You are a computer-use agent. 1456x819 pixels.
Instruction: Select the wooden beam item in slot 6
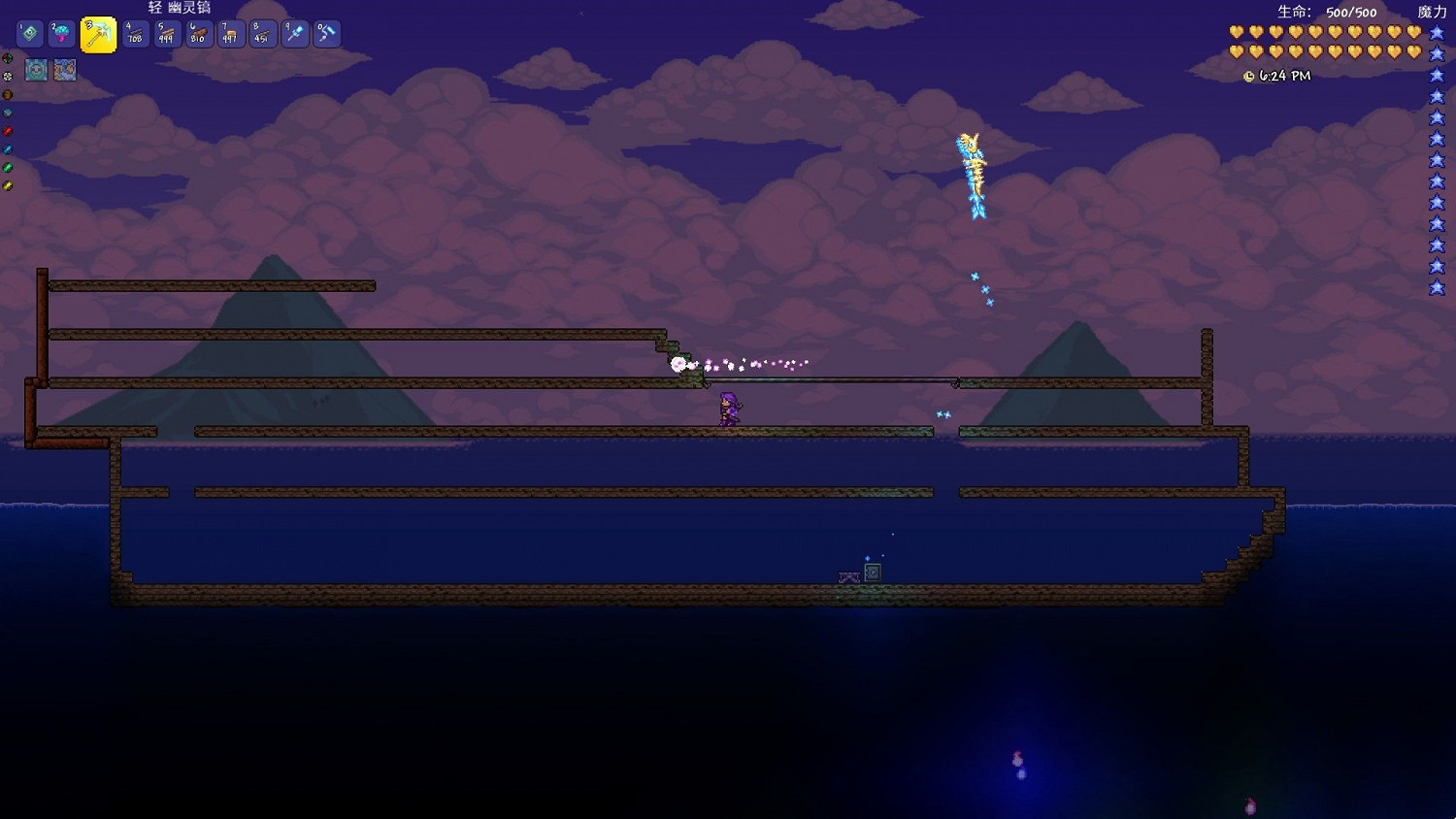[199, 33]
